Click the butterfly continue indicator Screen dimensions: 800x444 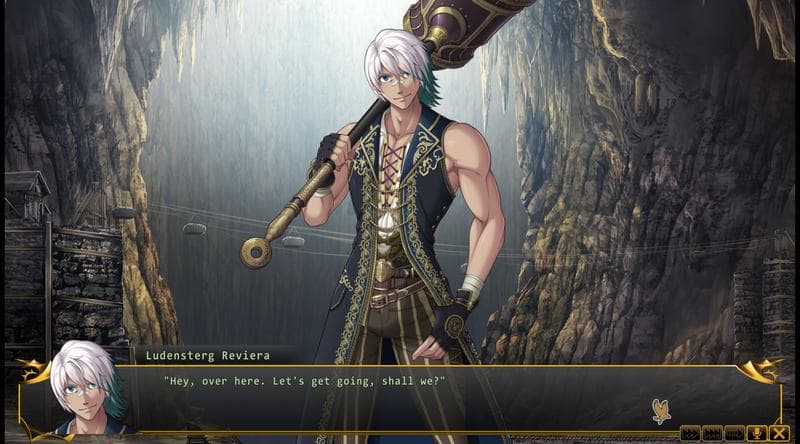click(659, 409)
